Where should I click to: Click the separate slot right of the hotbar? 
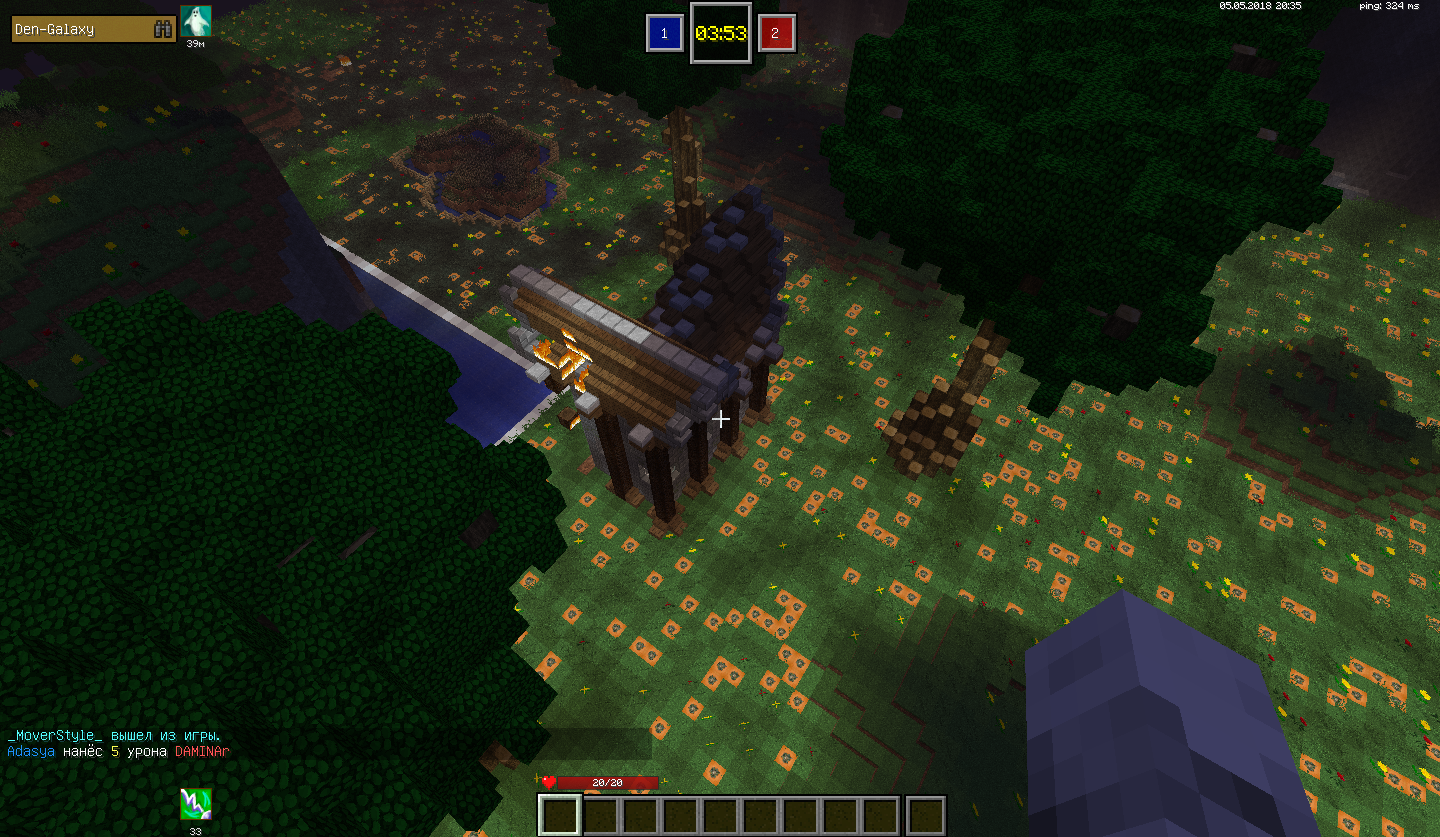(926, 815)
